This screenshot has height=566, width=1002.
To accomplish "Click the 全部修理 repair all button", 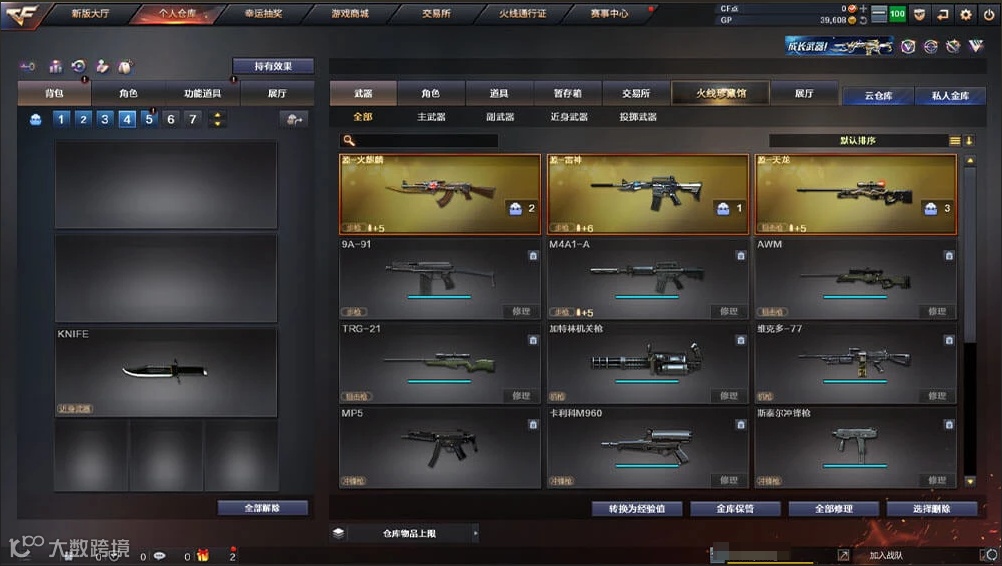I will [833, 509].
